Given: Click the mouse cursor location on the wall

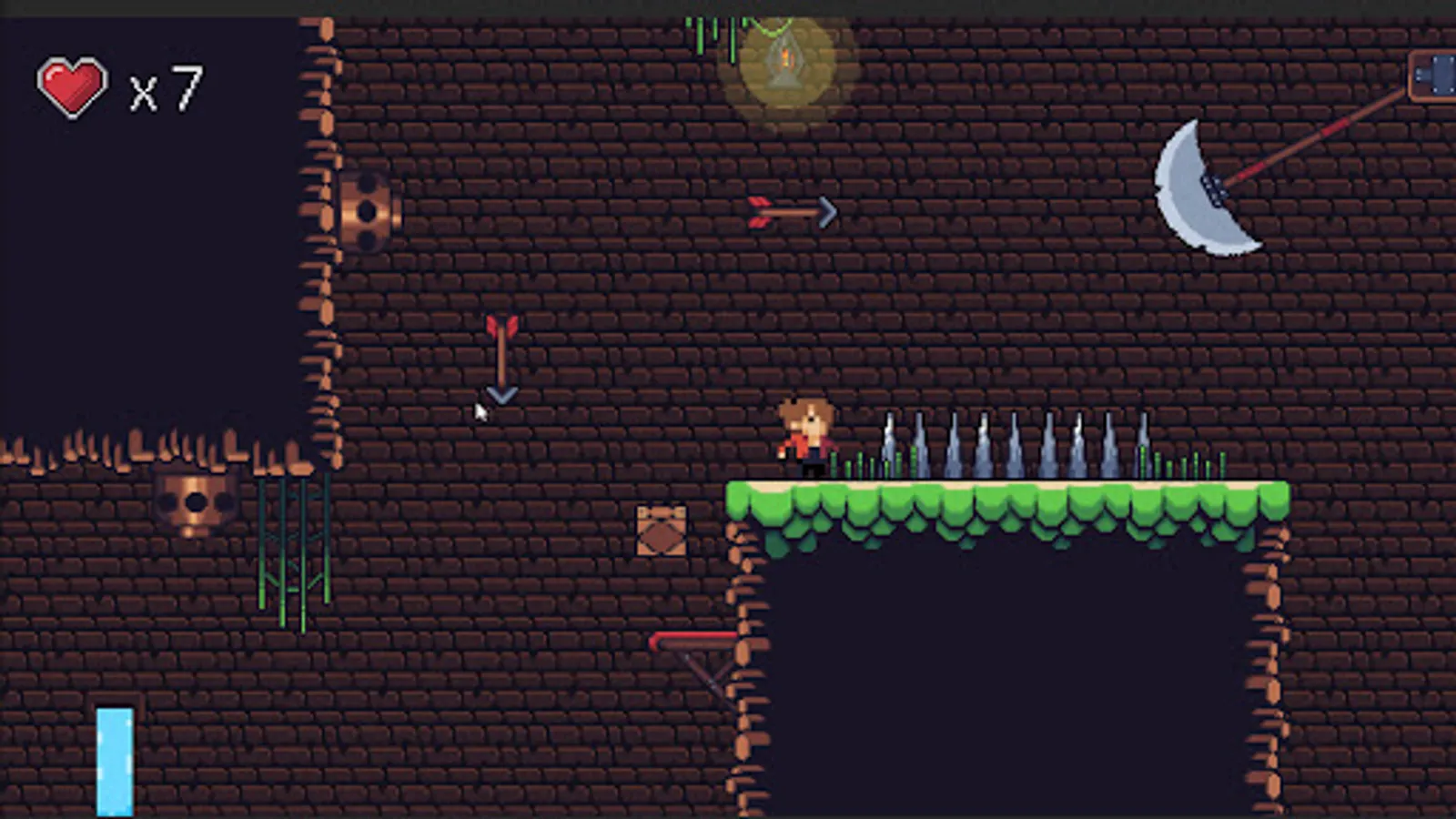Looking at the screenshot, I should 480,412.
